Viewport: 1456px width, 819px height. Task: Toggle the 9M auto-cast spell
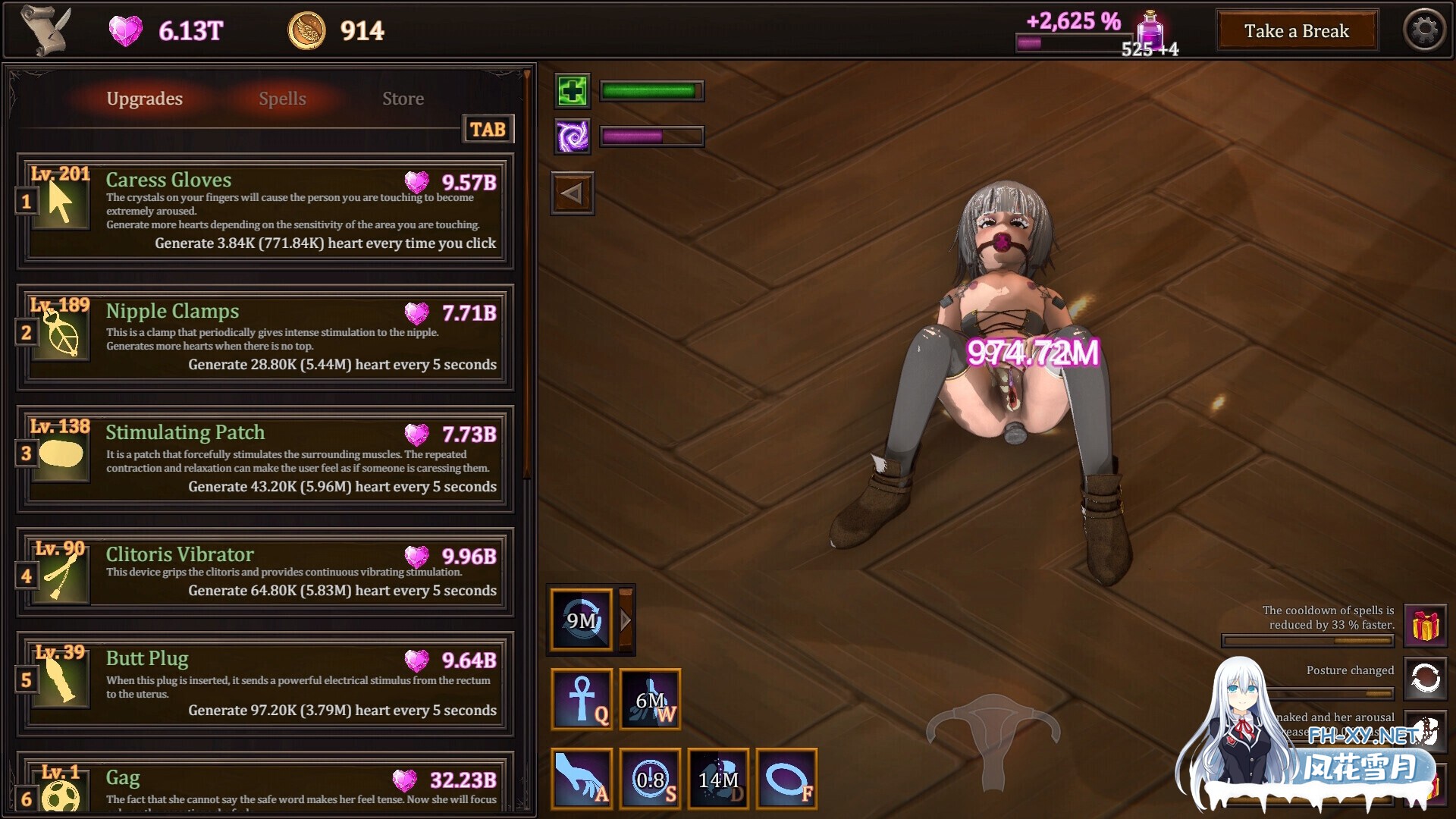point(580,620)
